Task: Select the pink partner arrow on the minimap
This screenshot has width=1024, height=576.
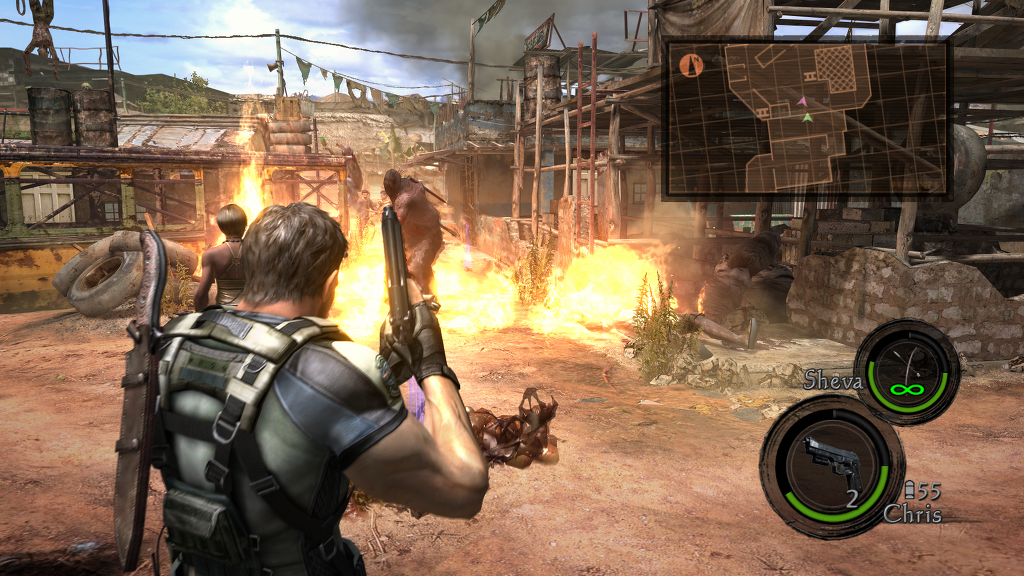Action: [802, 101]
